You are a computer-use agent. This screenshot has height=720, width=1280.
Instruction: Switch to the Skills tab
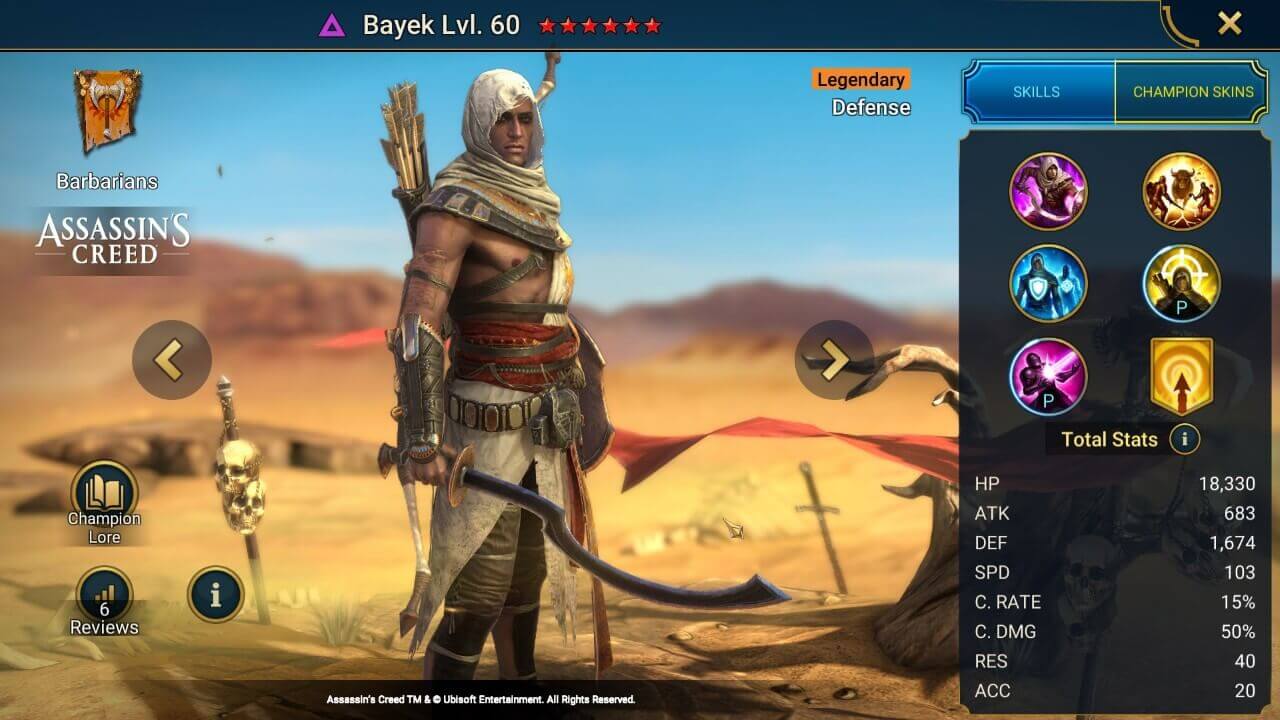(x=1037, y=91)
